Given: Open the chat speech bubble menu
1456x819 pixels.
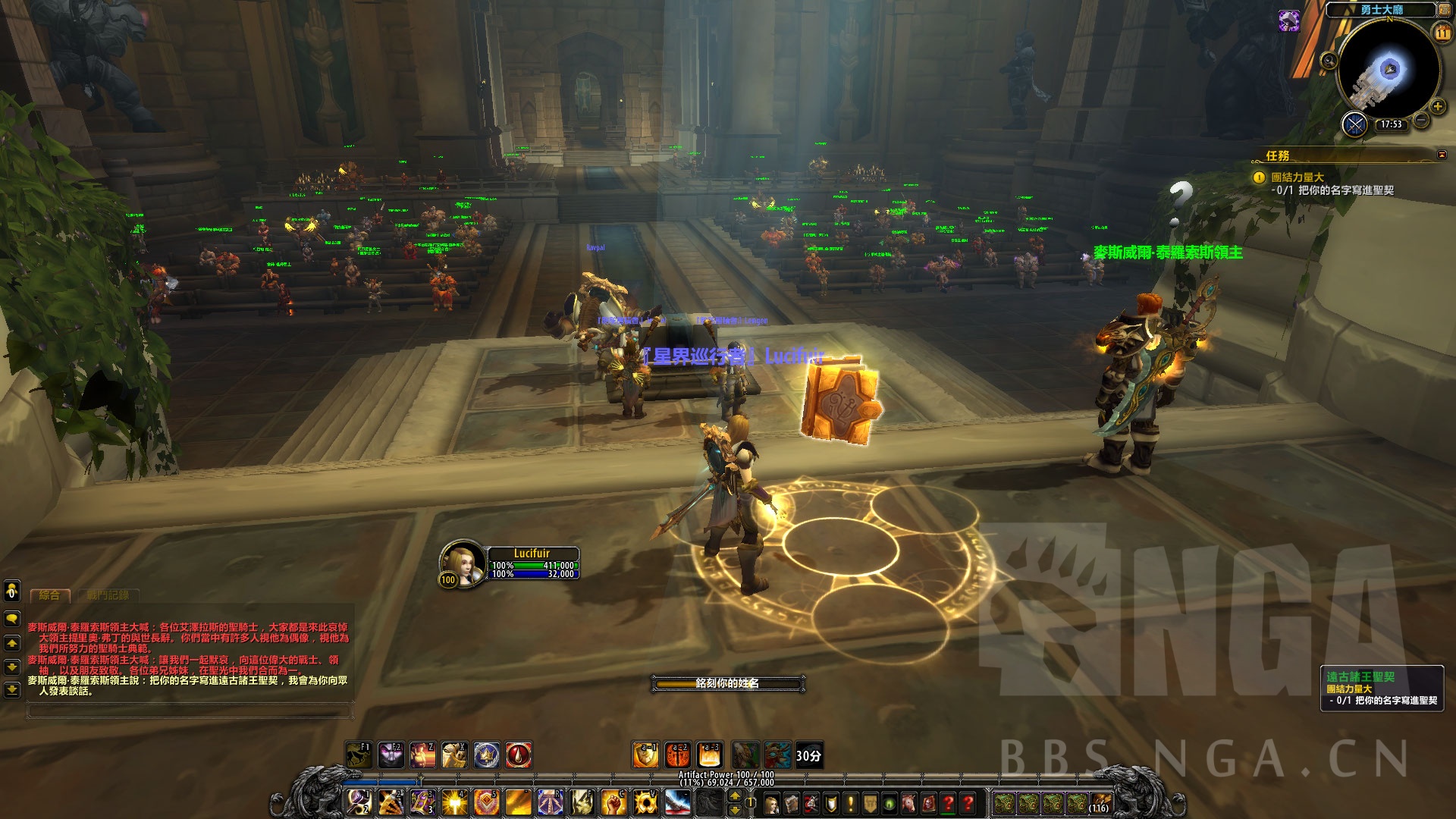Looking at the screenshot, I should pyautogui.click(x=12, y=619).
